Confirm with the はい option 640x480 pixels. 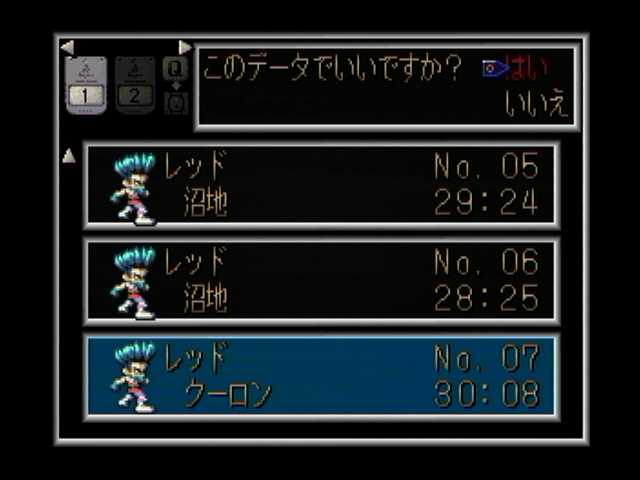(x=526, y=69)
